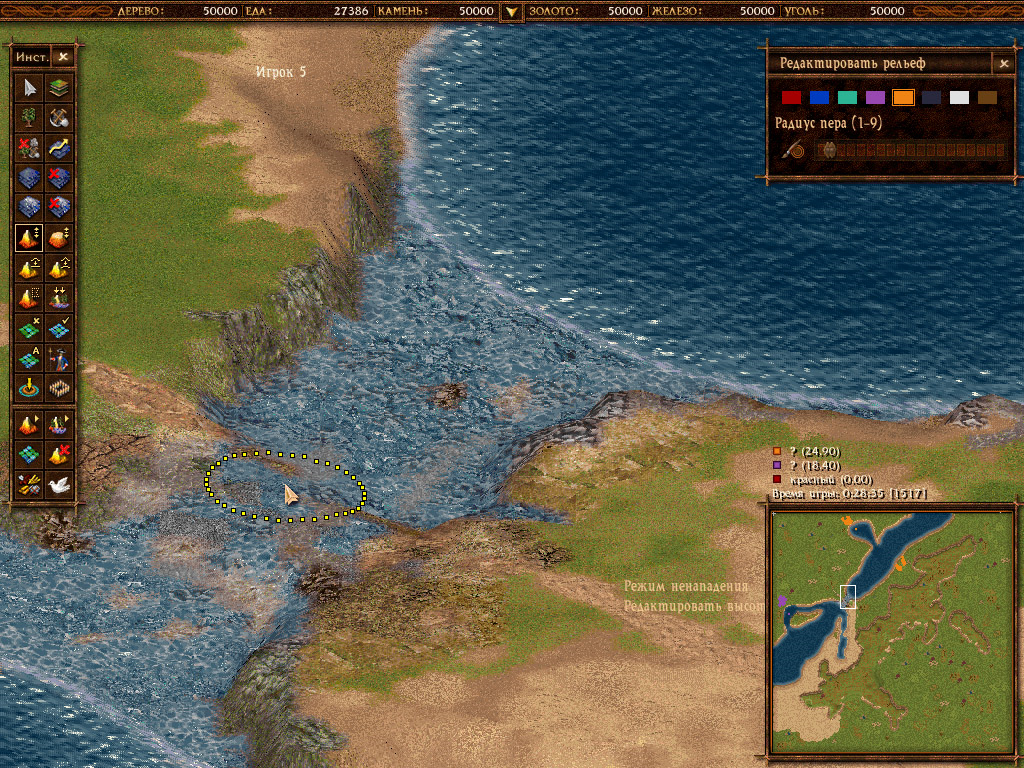The height and width of the screenshot is (768, 1024).
Task: Select the teal color swatch
Action: 848,98
